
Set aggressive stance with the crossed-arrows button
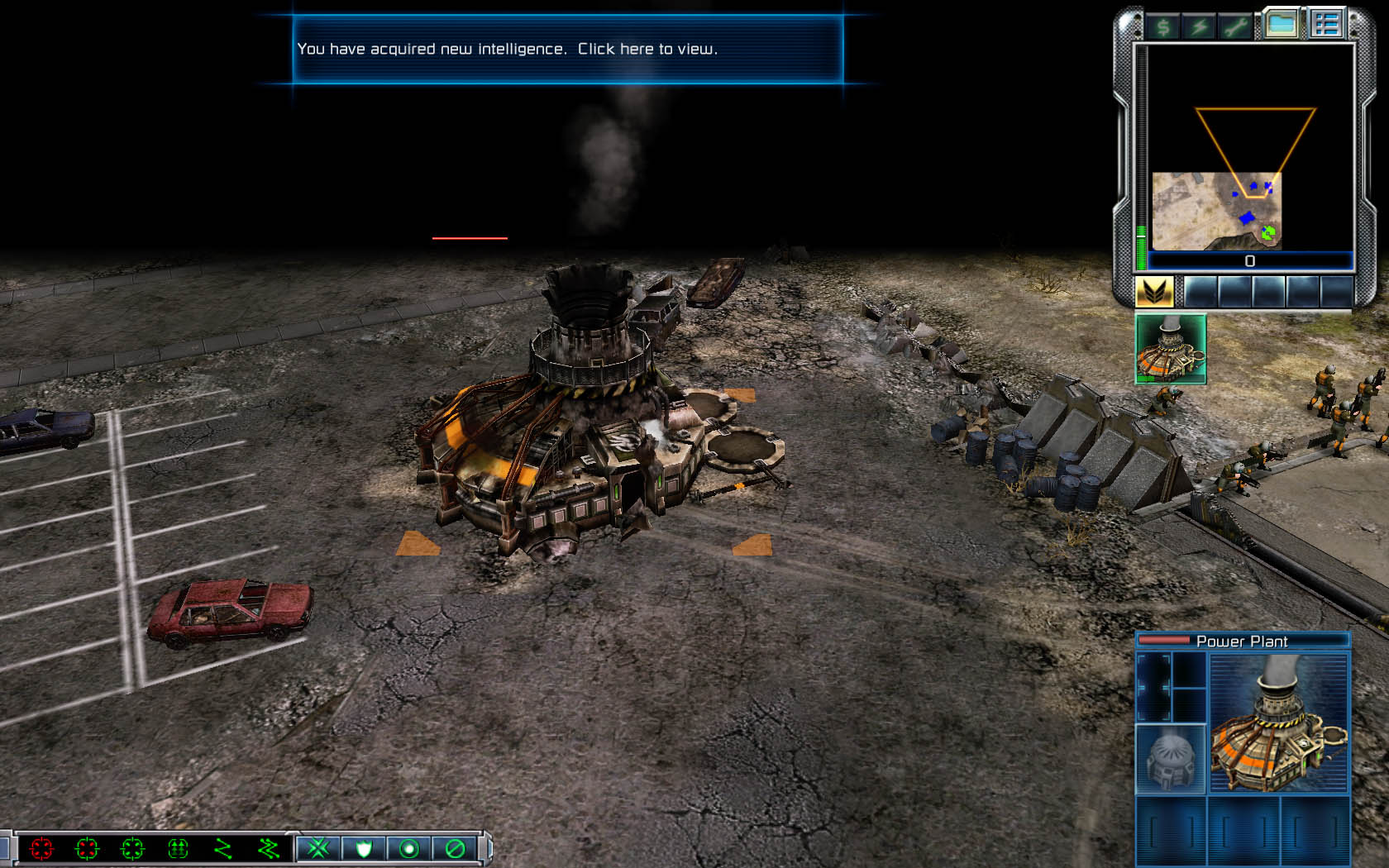[x=318, y=848]
